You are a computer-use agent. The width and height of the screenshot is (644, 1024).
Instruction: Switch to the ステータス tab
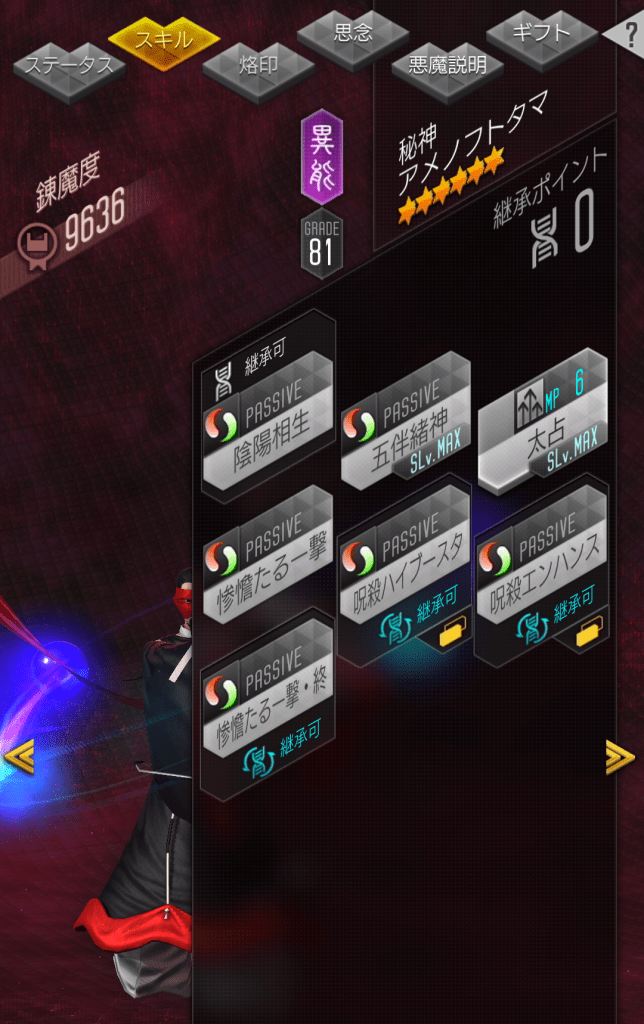pos(69,68)
